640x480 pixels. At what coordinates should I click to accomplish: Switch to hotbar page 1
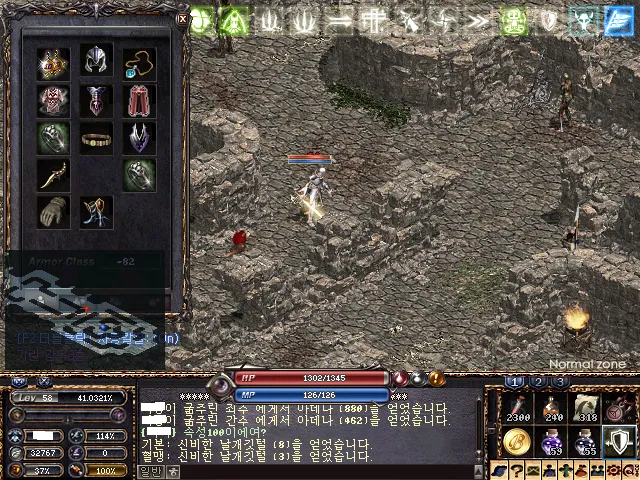click(515, 382)
